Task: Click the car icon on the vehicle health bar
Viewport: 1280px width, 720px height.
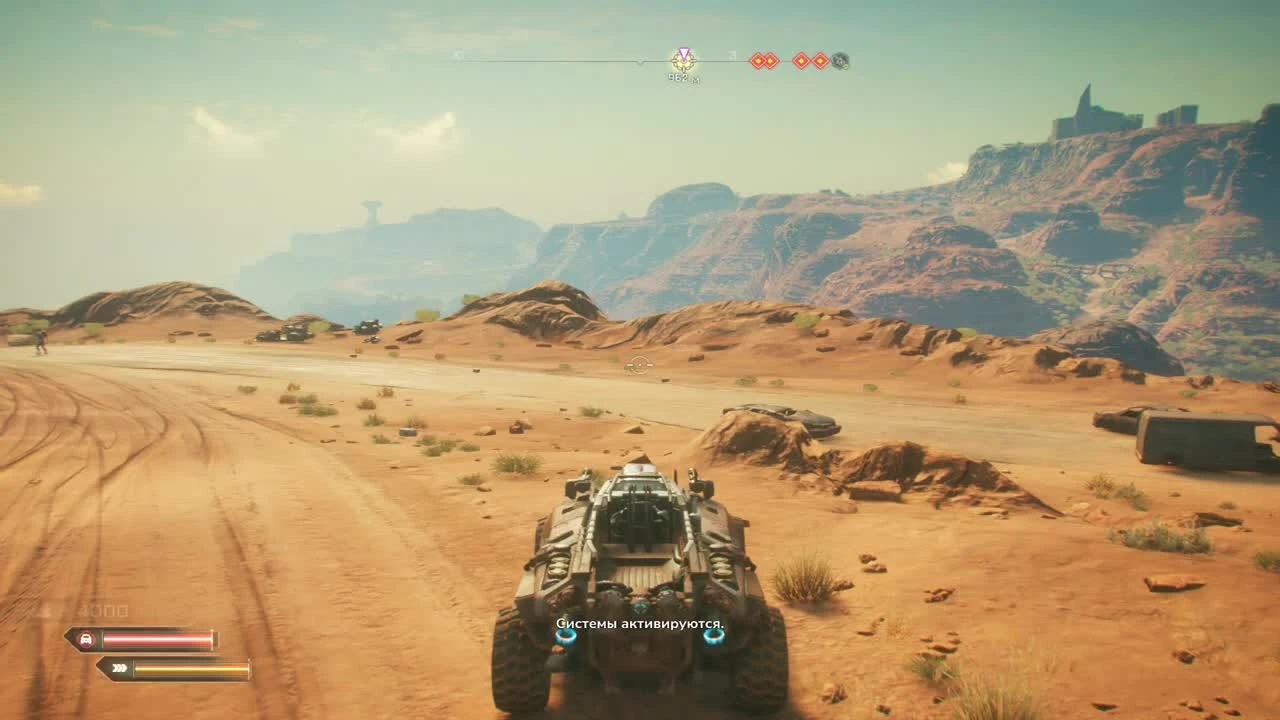Action: click(86, 637)
